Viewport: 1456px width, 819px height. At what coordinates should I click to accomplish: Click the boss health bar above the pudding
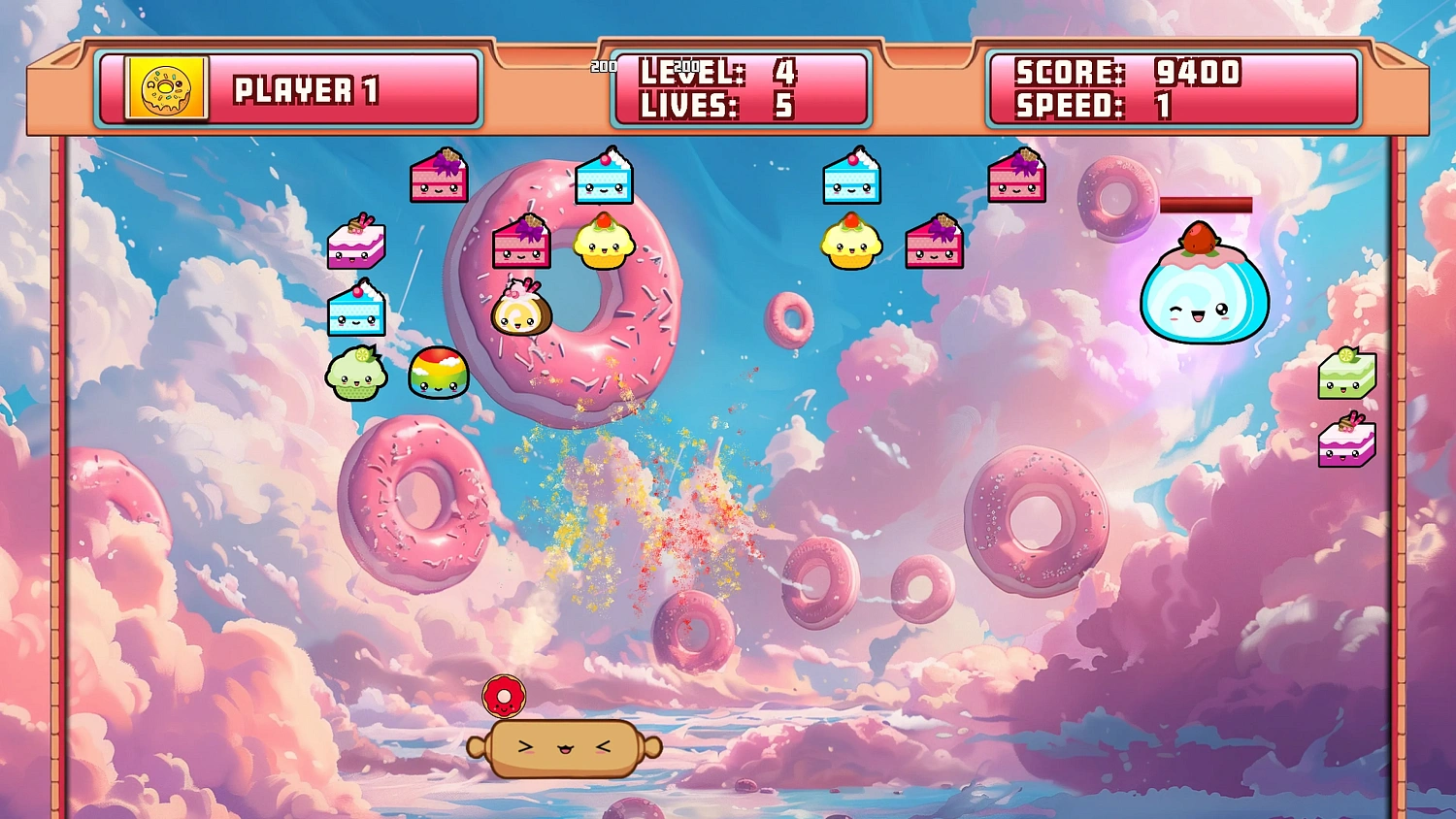pos(1207,206)
